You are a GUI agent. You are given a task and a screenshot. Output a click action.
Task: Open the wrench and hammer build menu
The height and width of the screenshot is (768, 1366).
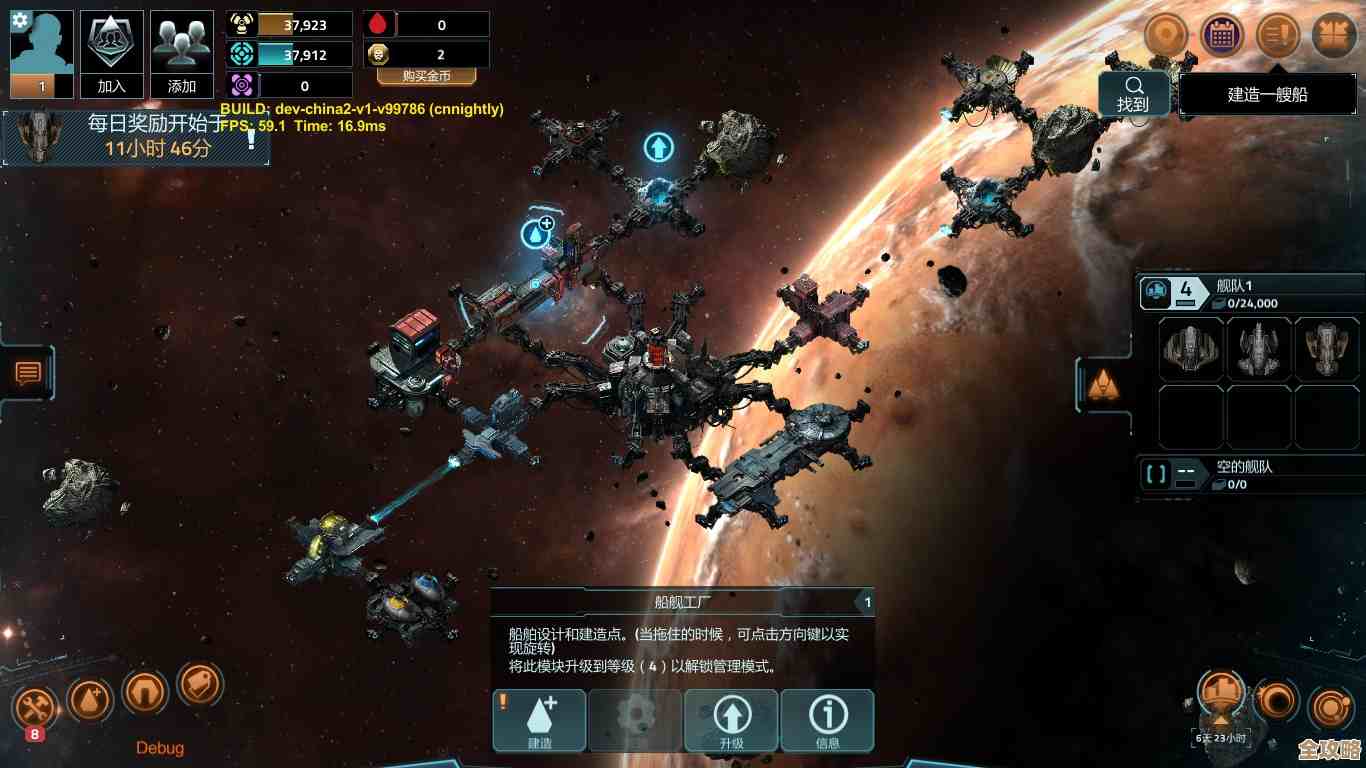(35, 709)
